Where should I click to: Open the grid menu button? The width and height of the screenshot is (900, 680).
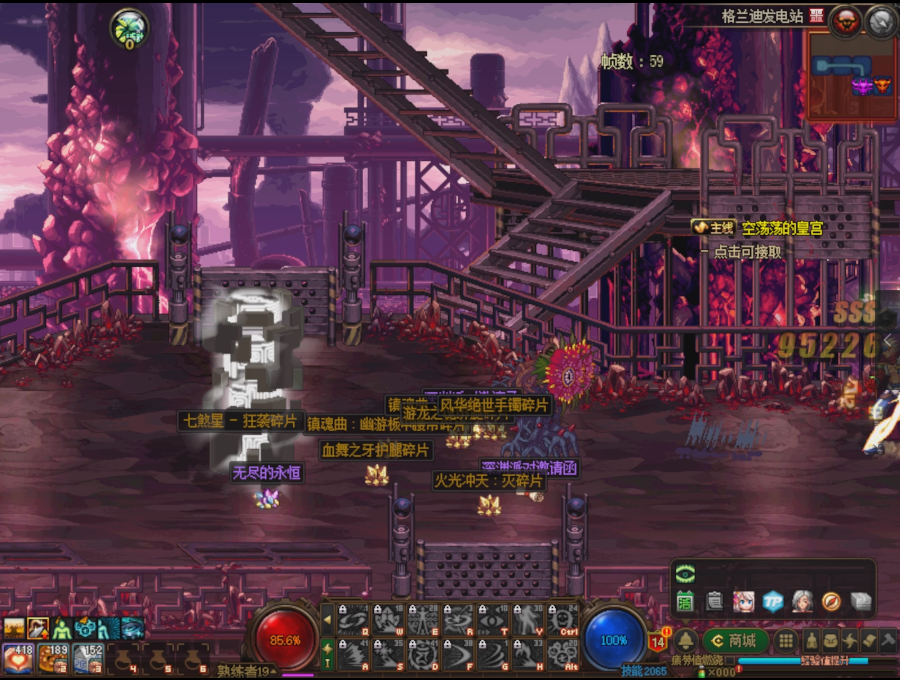point(786,640)
